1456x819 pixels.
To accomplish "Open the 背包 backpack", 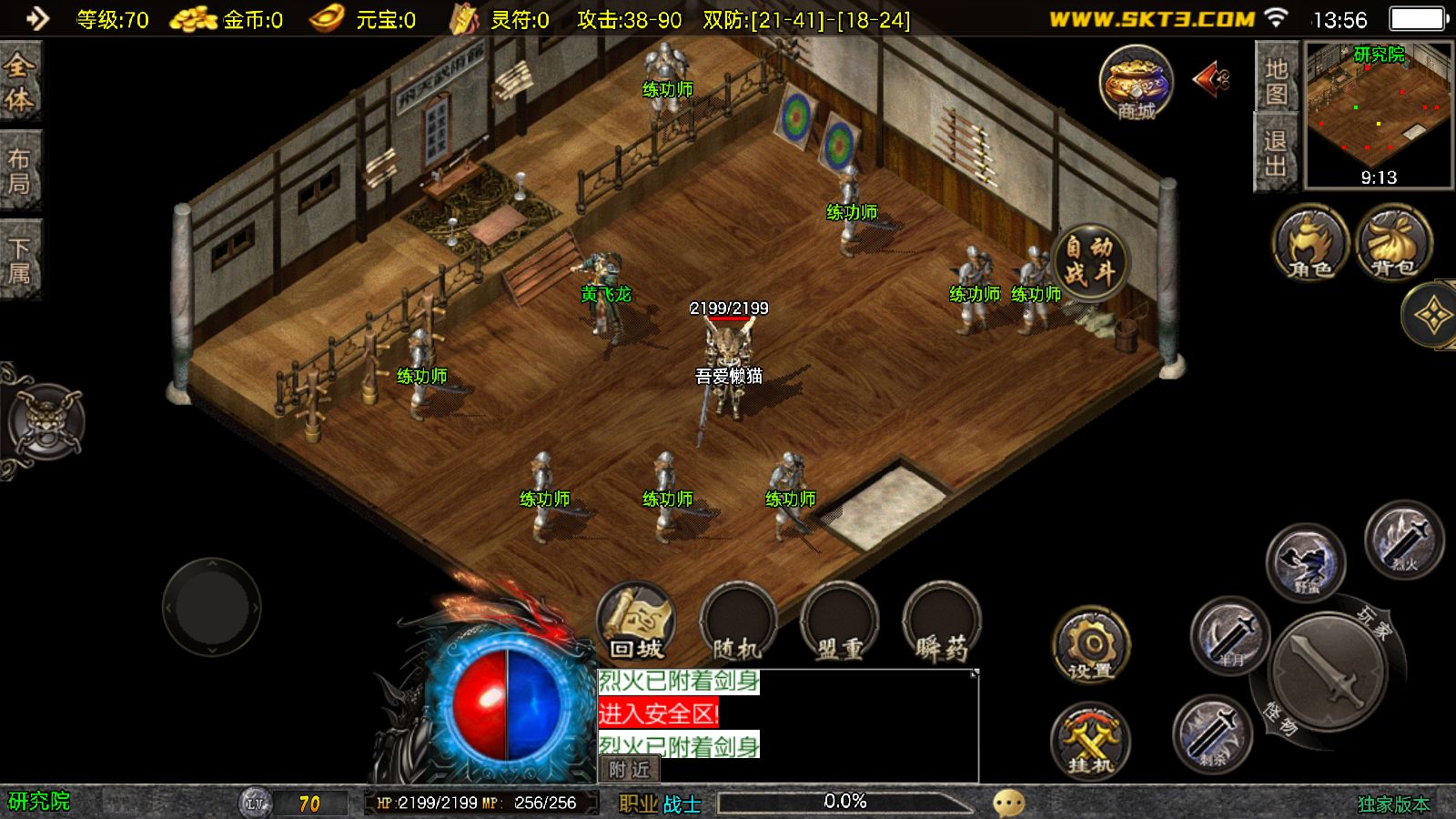I will pos(1394,243).
